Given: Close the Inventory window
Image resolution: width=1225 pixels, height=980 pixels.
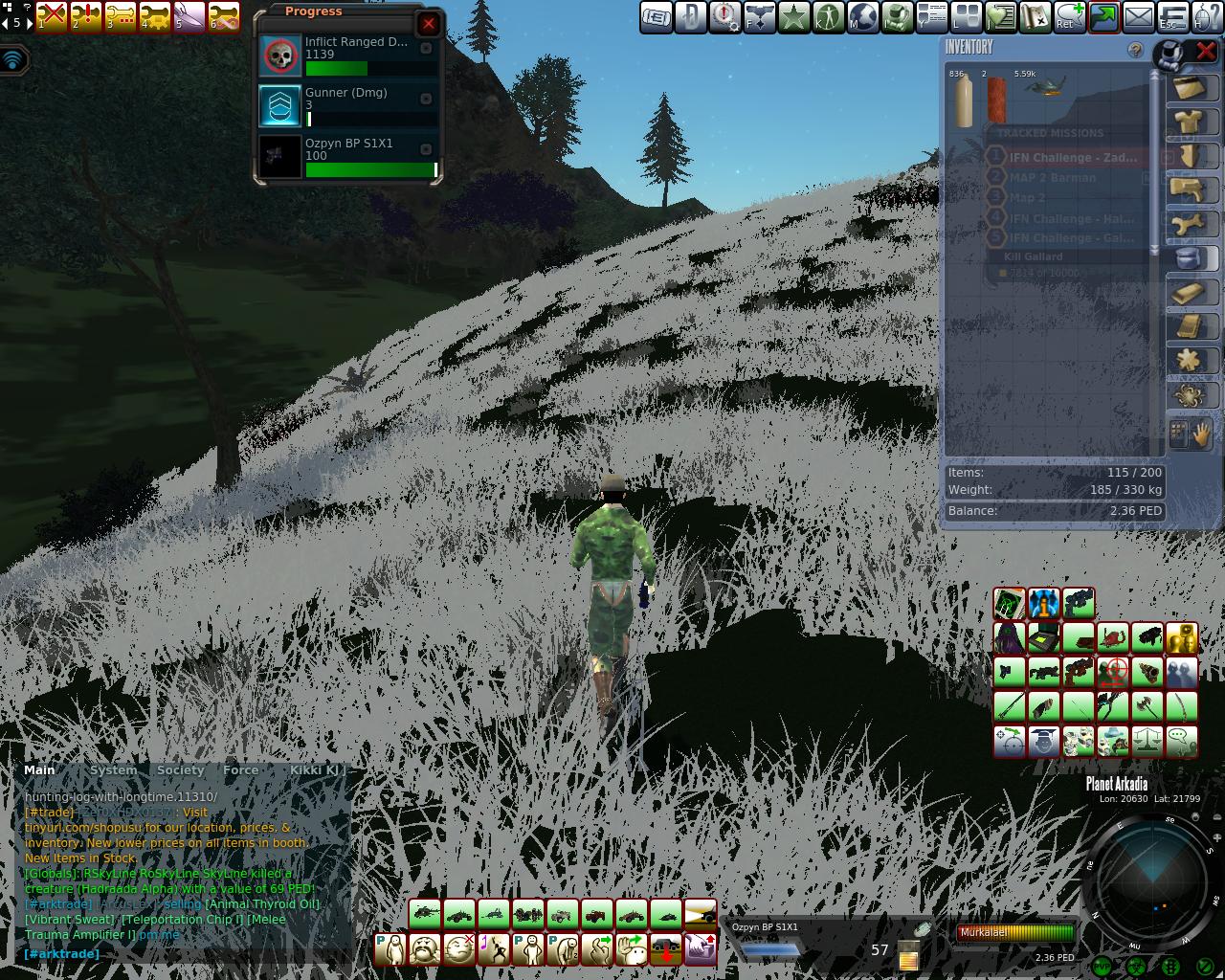Looking at the screenshot, I should [x=1206, y=51].
